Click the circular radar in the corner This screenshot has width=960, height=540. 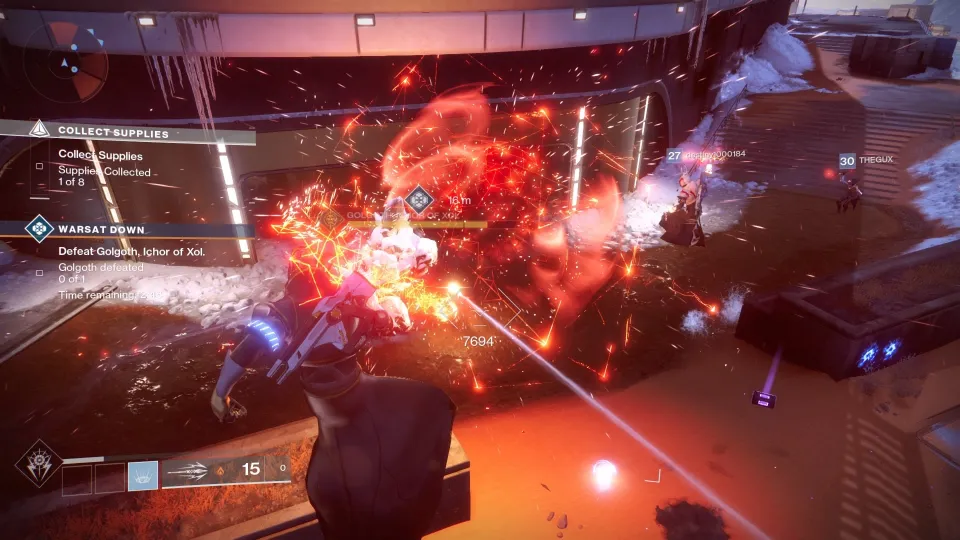pos(66,64)
